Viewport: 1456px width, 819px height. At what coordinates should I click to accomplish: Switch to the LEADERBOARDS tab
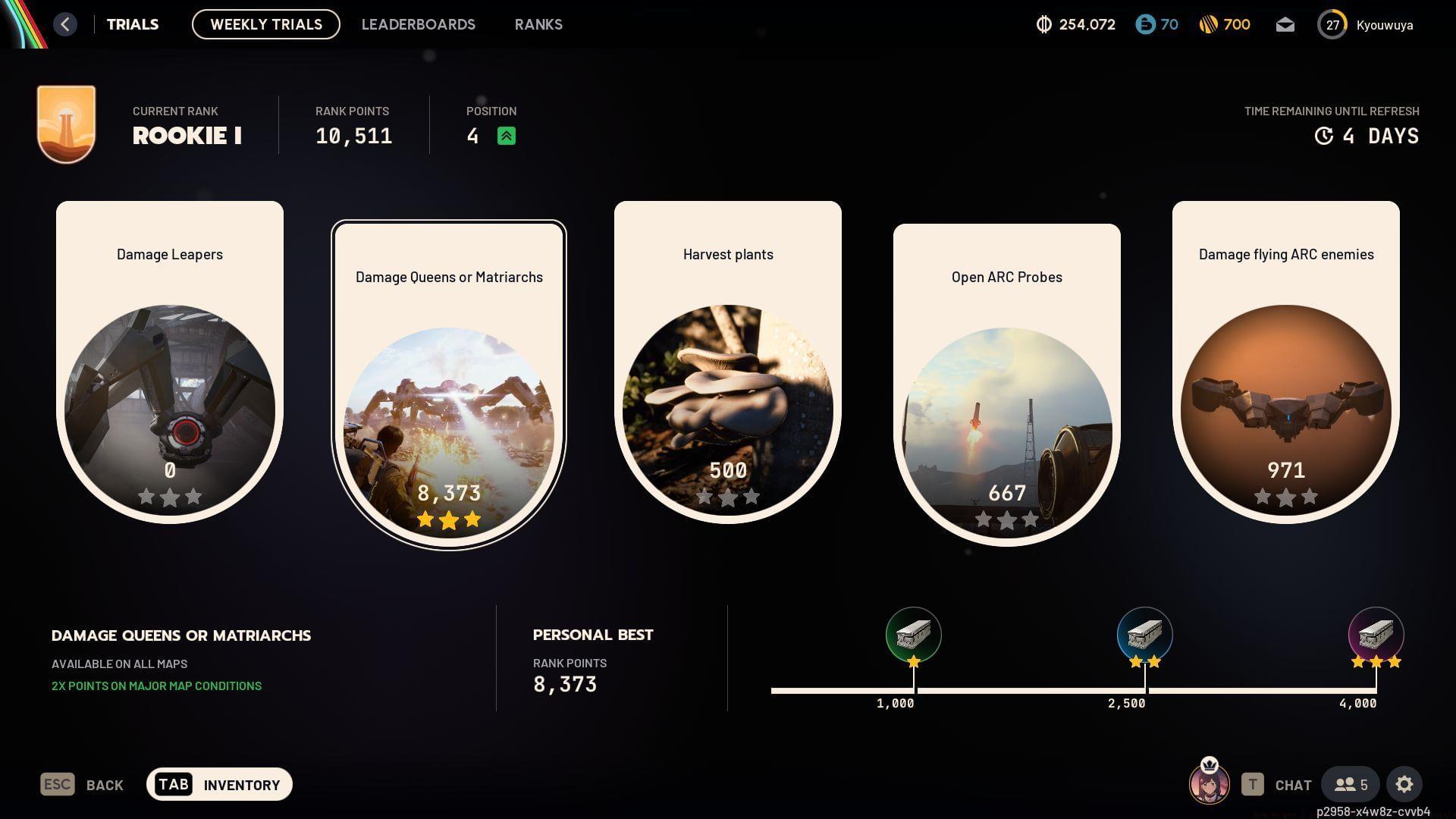419,24
